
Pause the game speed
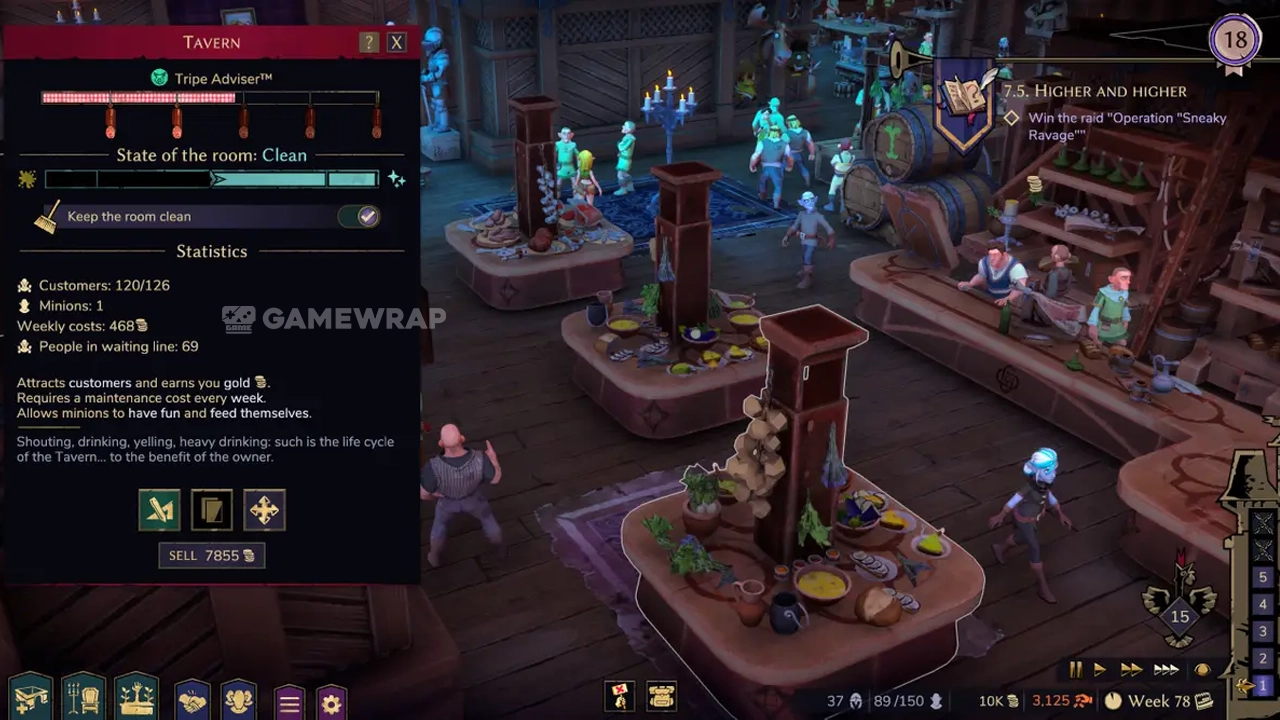pos(1076,669)
